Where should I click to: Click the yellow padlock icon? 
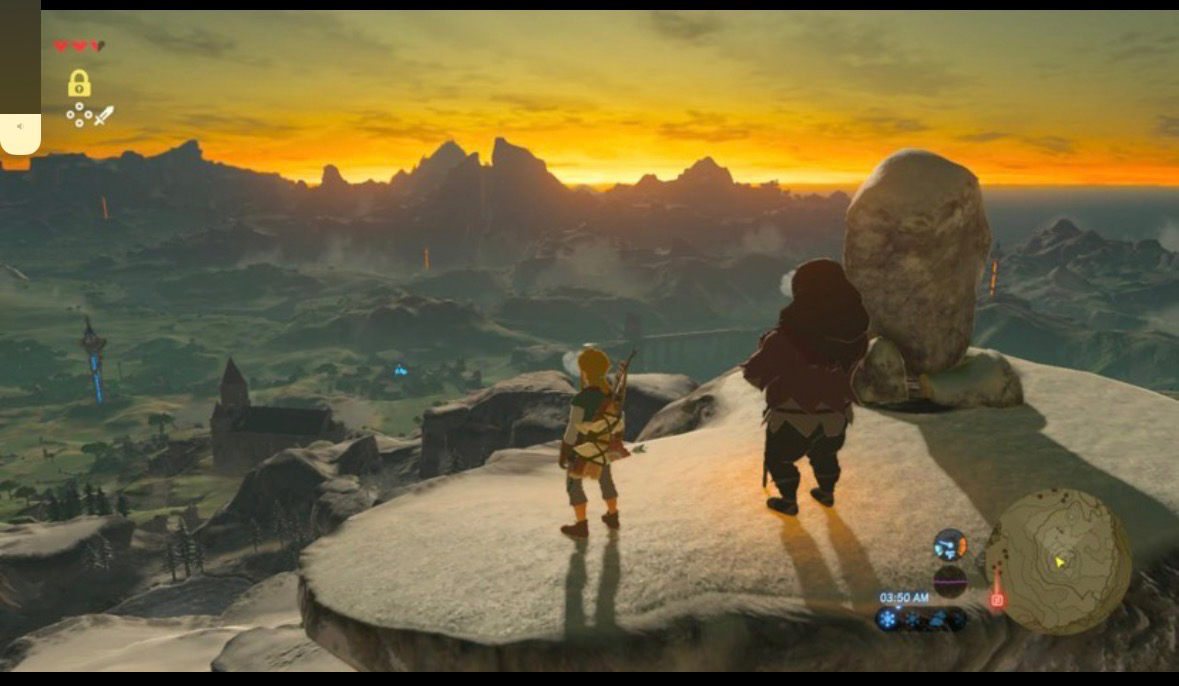click(79, 83)
